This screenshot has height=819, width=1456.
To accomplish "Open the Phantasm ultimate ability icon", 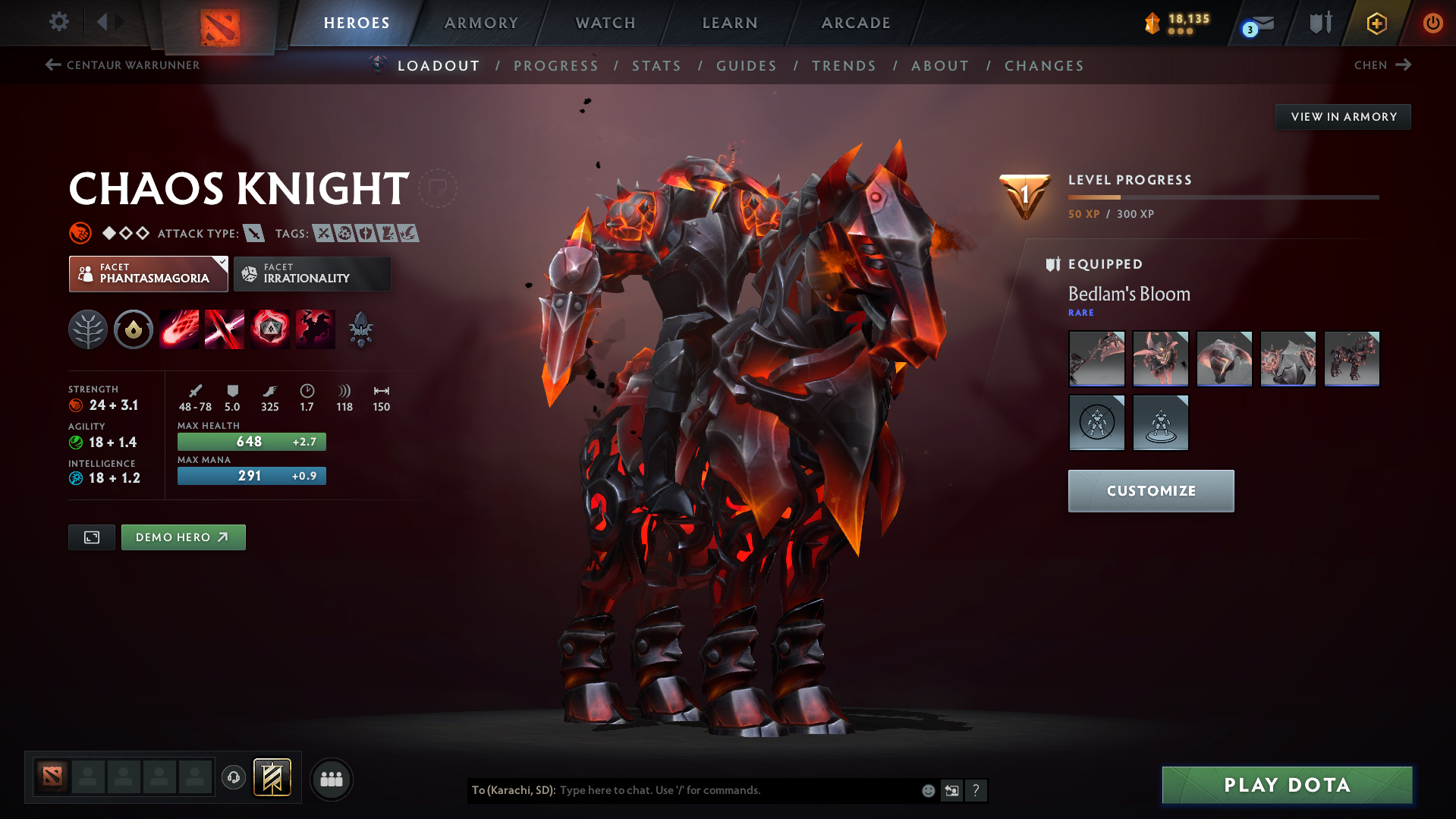I will point(316,329).
